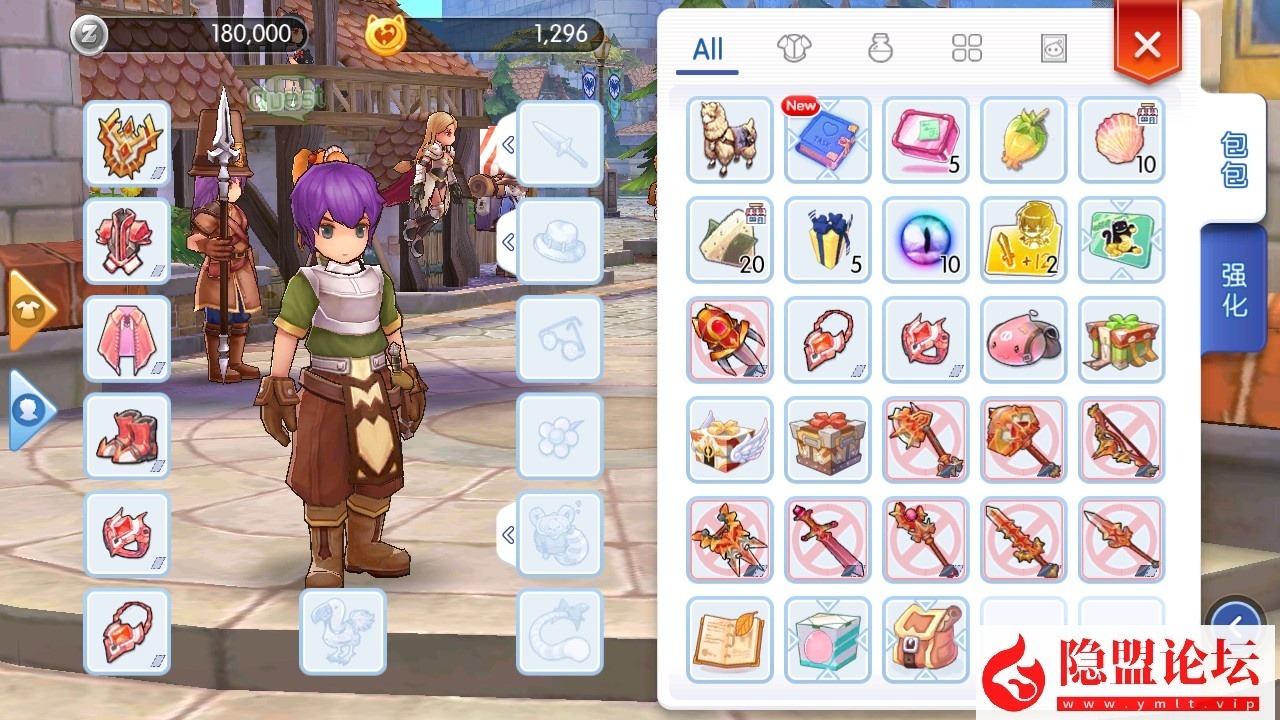Open the potion consumables tab
The width and height of the screenshot is (1280, 720).
[x=880, y=48]
